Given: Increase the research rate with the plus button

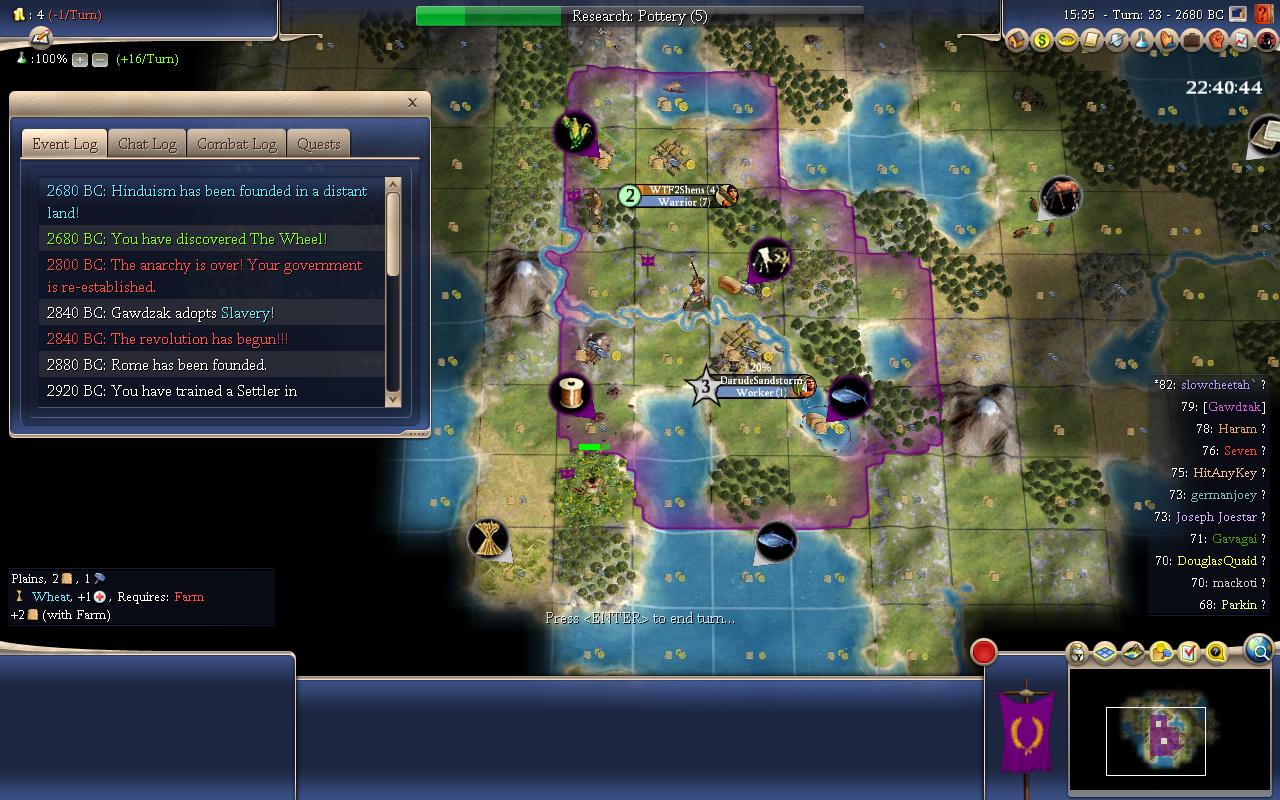Looking at the screenshot, I should (x=80, y=60).
